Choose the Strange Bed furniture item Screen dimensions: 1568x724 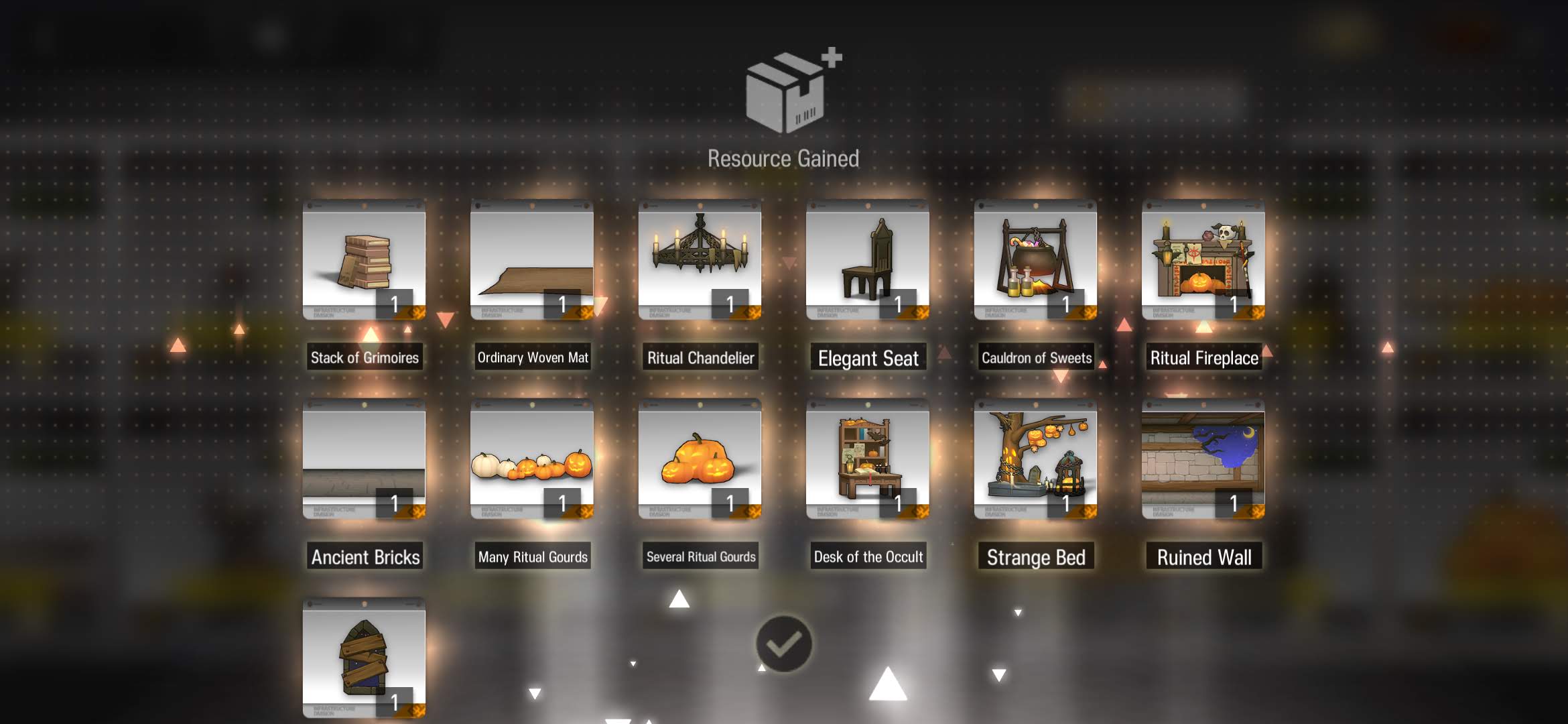[1035, 459]
